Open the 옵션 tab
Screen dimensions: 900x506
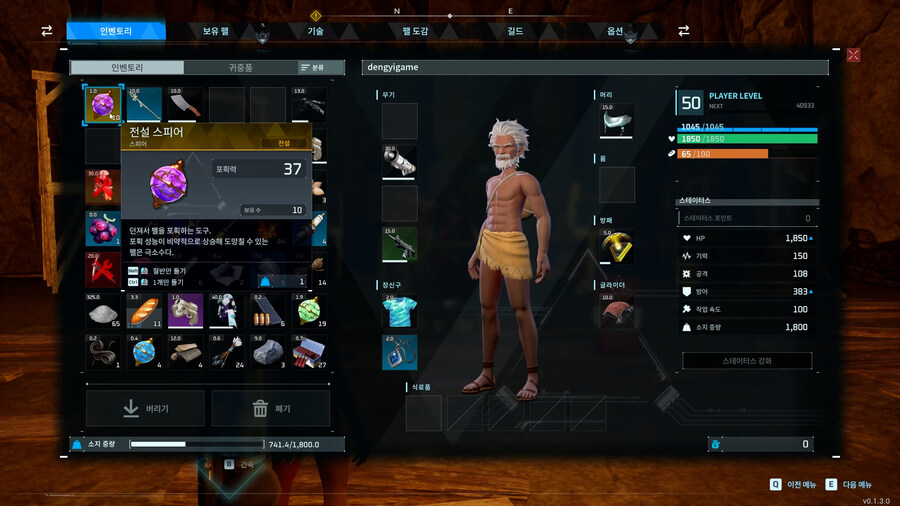615,31
